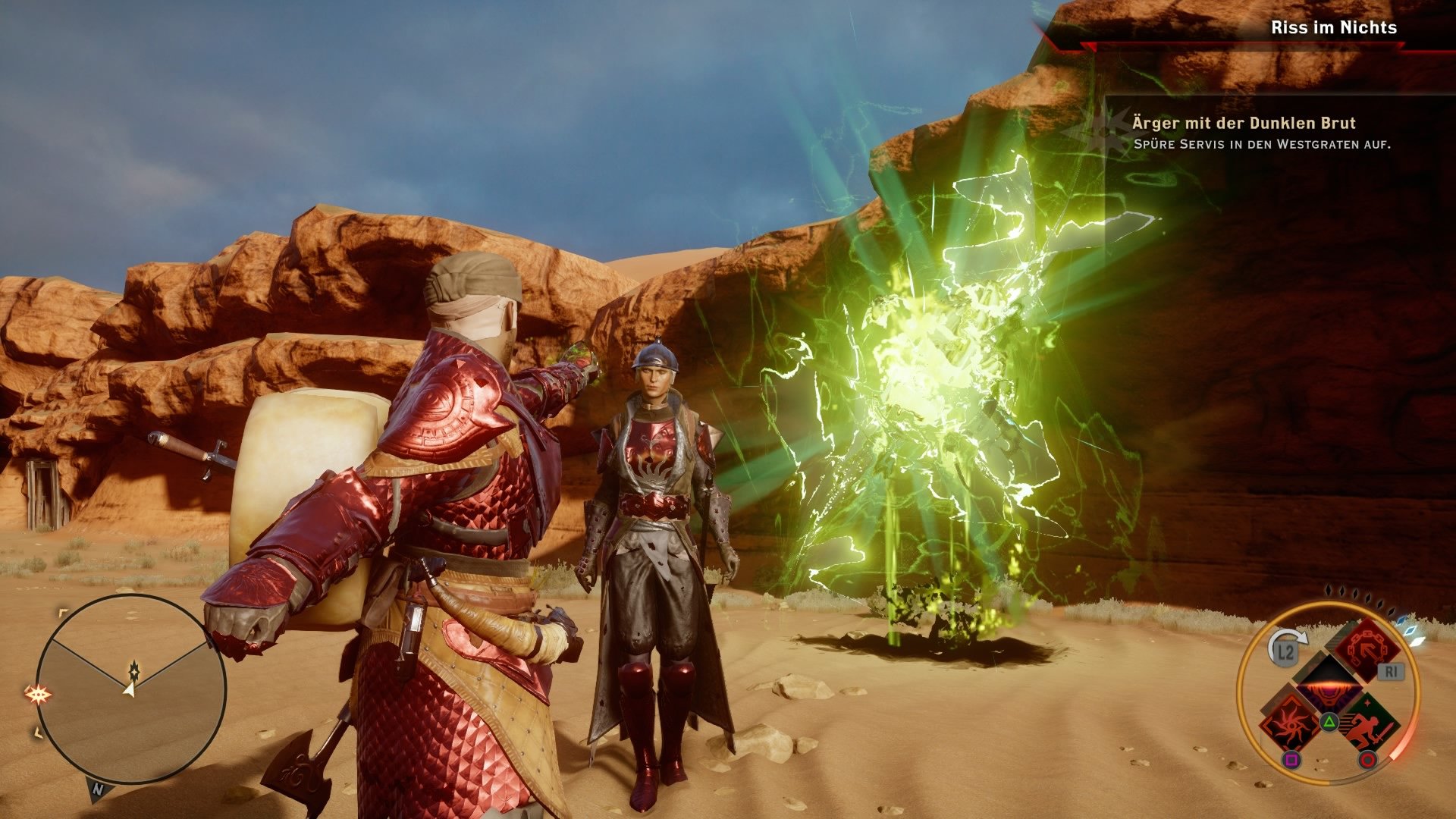The image size is (1456, 819).
Task: Toggle the green triangle button in the wheel center
Action: pyautogui.click(x=1329, y=721)
